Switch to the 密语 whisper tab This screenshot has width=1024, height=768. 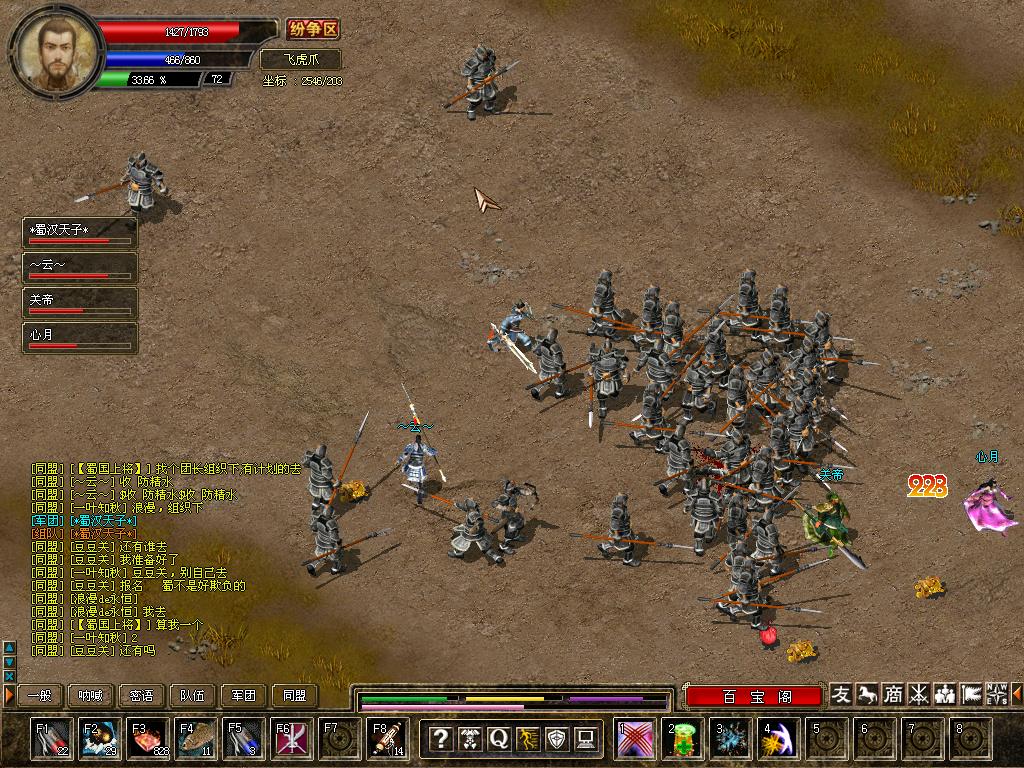click(142, 696)
